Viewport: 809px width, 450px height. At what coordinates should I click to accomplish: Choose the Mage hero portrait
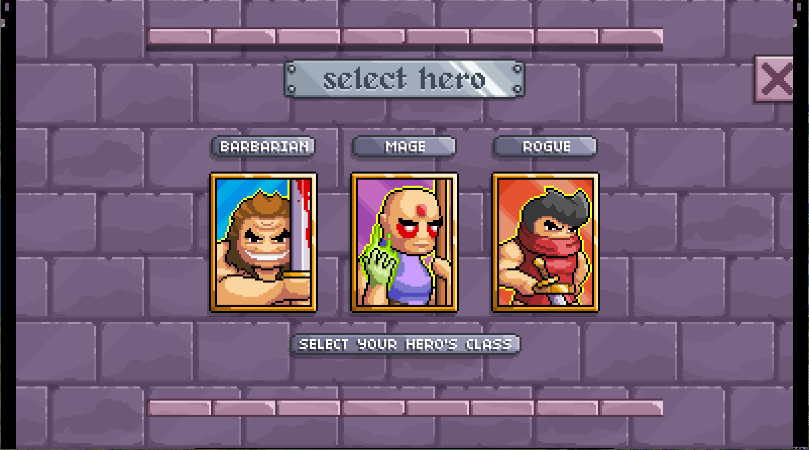(404, 242)
